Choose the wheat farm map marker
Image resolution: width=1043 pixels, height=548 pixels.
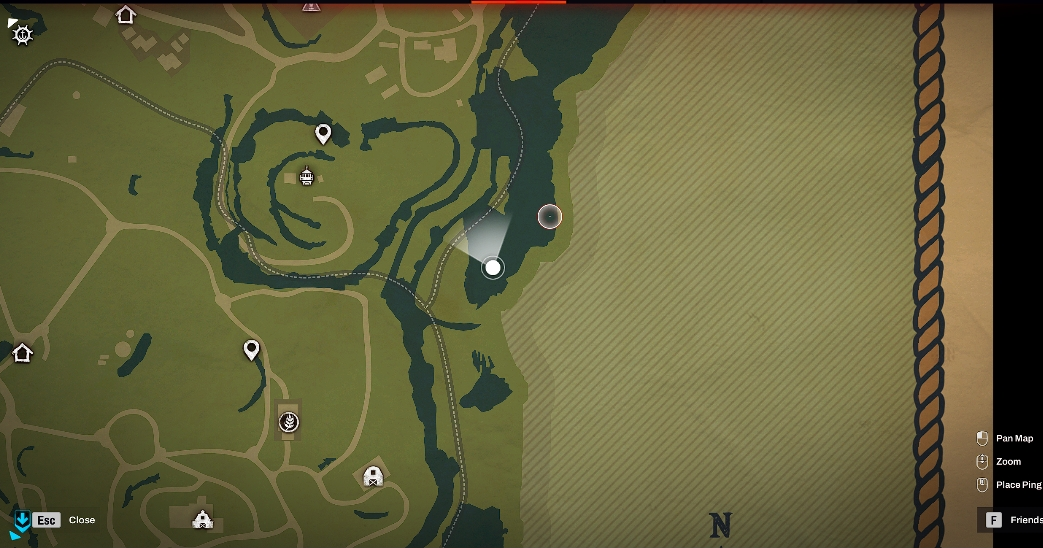pos(289,422)
